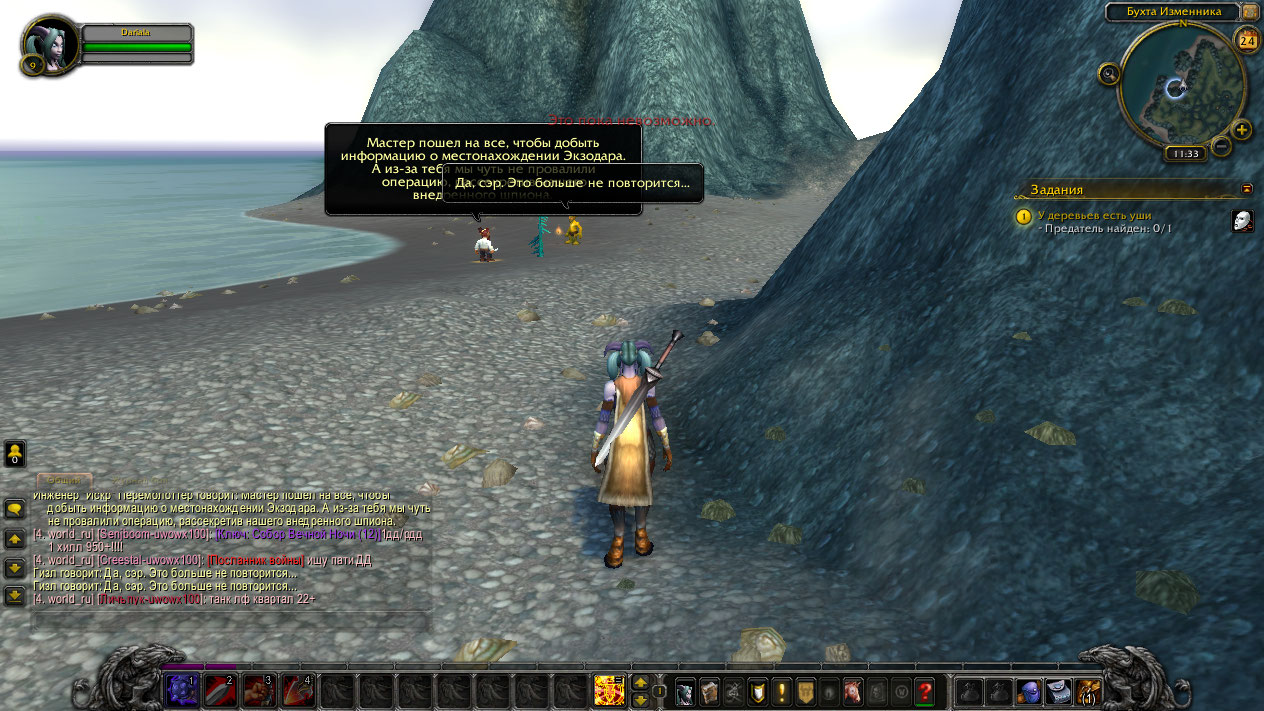This screenshot has width=1264, height=711.
Task: Open the spellbook micro button
Action: point(709,691)
